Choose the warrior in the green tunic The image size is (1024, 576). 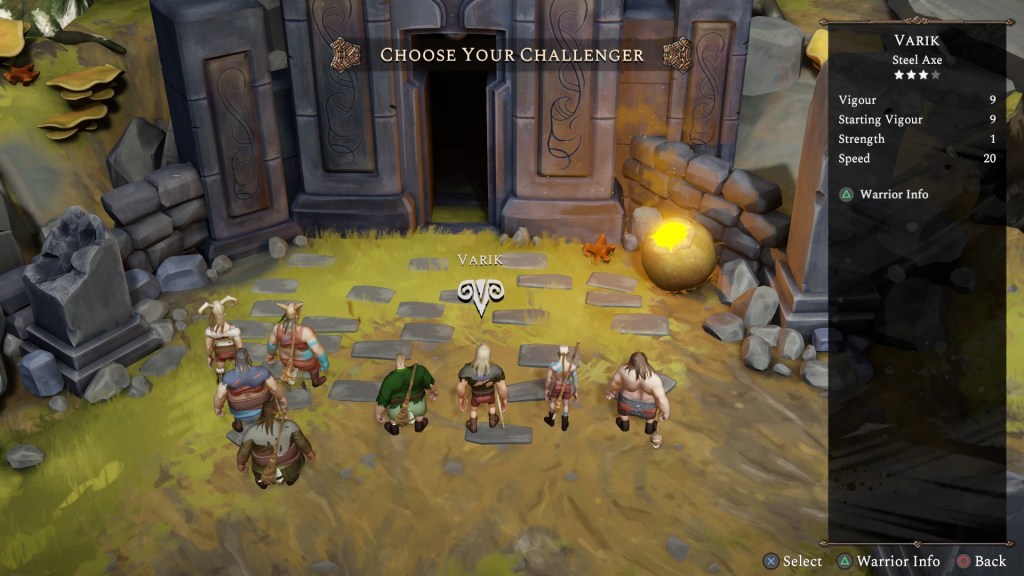(x=405, y=393)
